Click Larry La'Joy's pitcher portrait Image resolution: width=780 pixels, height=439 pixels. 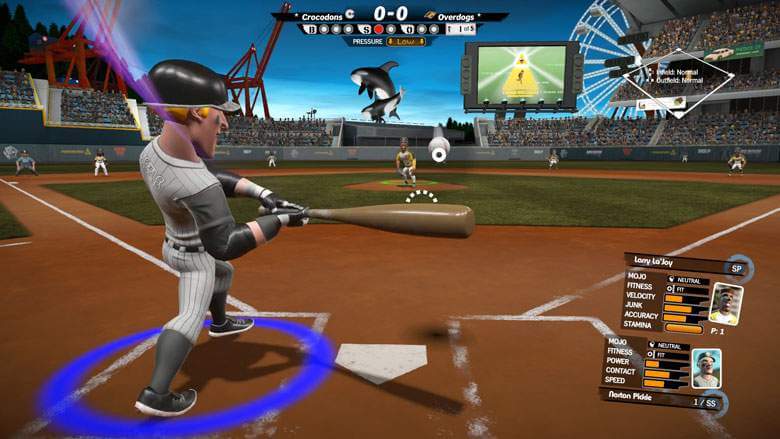click(x=723, y=303)
